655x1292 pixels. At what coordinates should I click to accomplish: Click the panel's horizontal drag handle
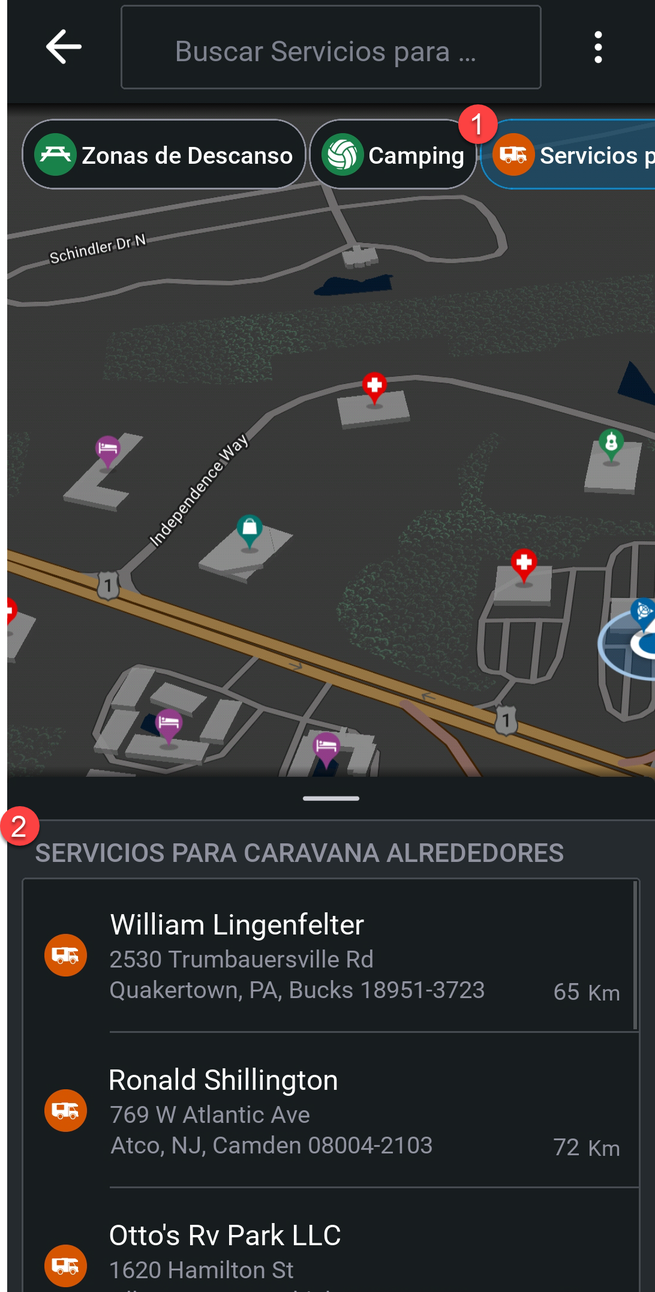point(331,798)
